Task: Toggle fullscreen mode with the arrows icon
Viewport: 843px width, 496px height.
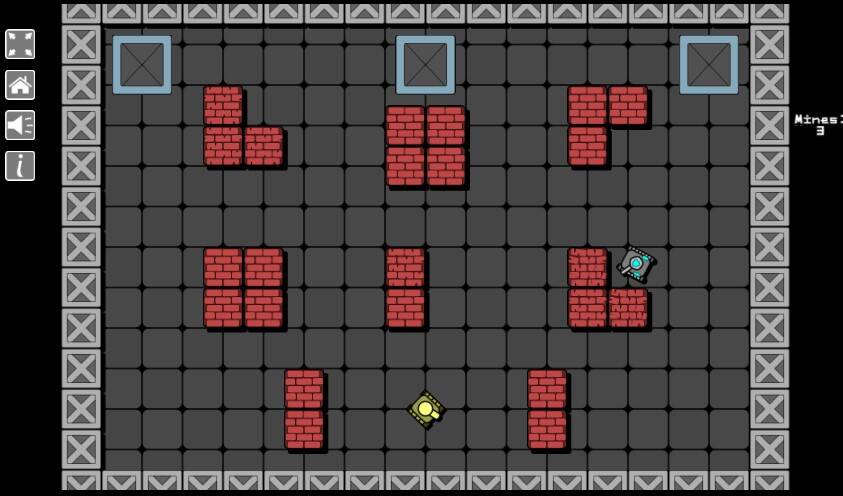Action: click(x=20, y=44)
